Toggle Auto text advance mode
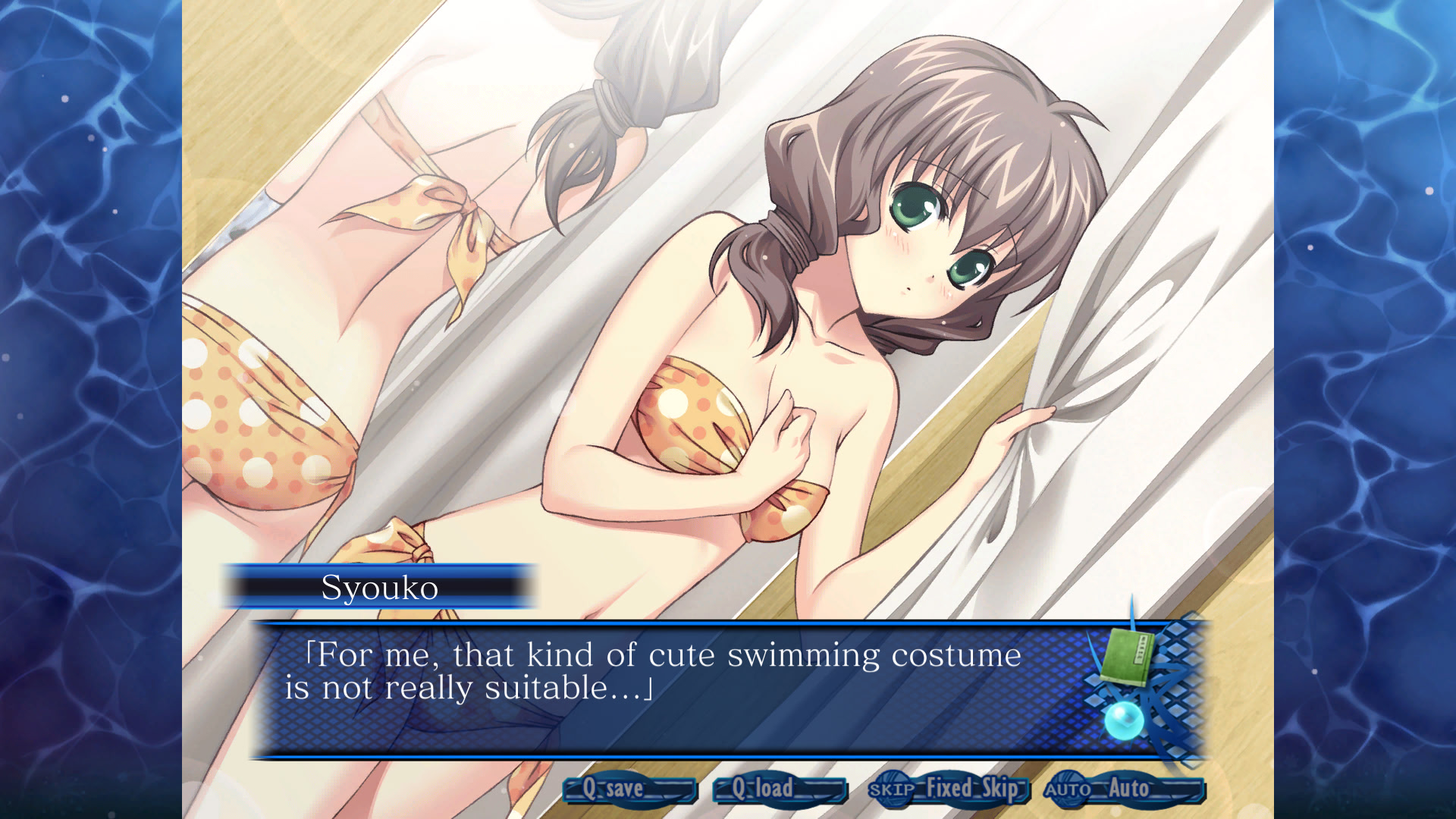The image size is (1456, 819). (x=1123, y=789)
